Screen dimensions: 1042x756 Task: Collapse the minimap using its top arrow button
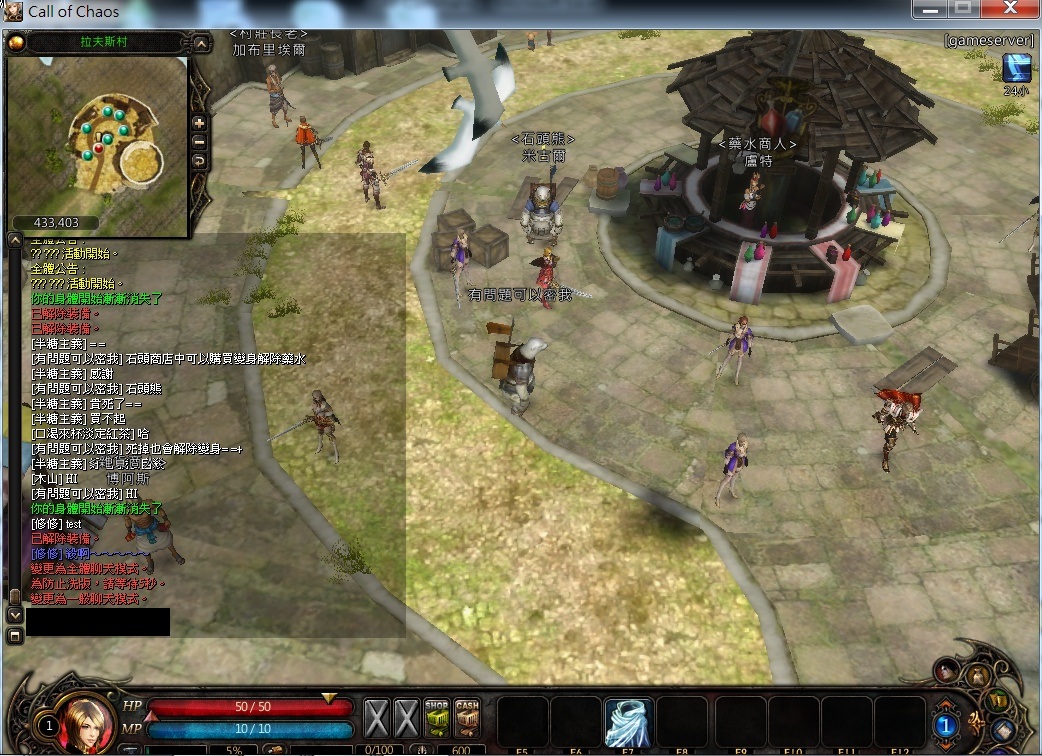201,44
